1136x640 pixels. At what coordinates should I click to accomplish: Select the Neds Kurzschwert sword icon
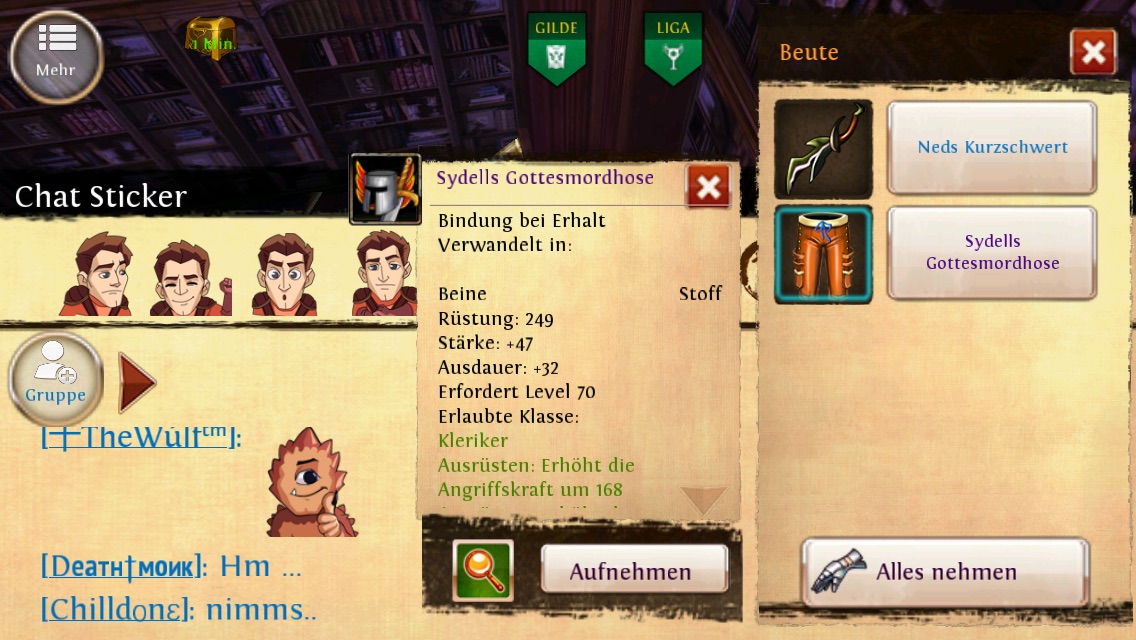pyautogui.click(x=823, y=149)
